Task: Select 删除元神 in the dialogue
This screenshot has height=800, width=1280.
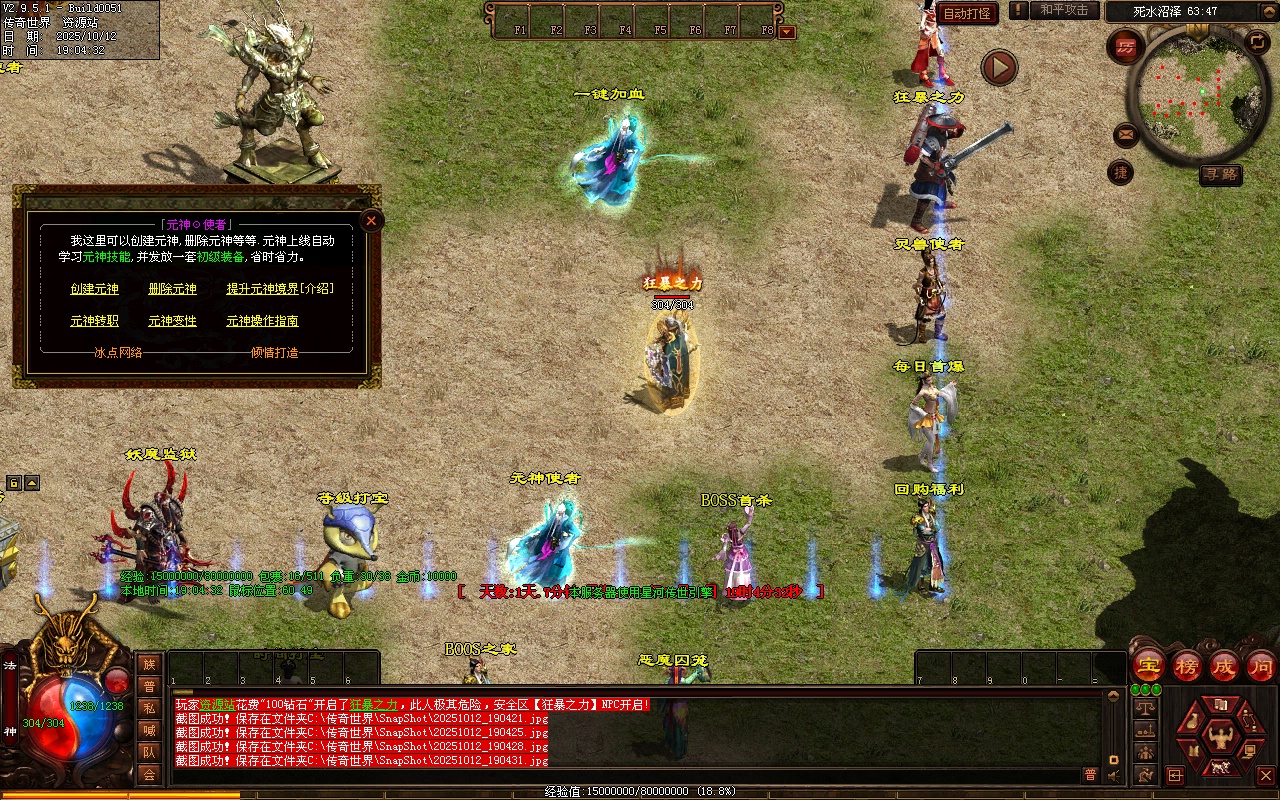Action: [x=172, y=289]
